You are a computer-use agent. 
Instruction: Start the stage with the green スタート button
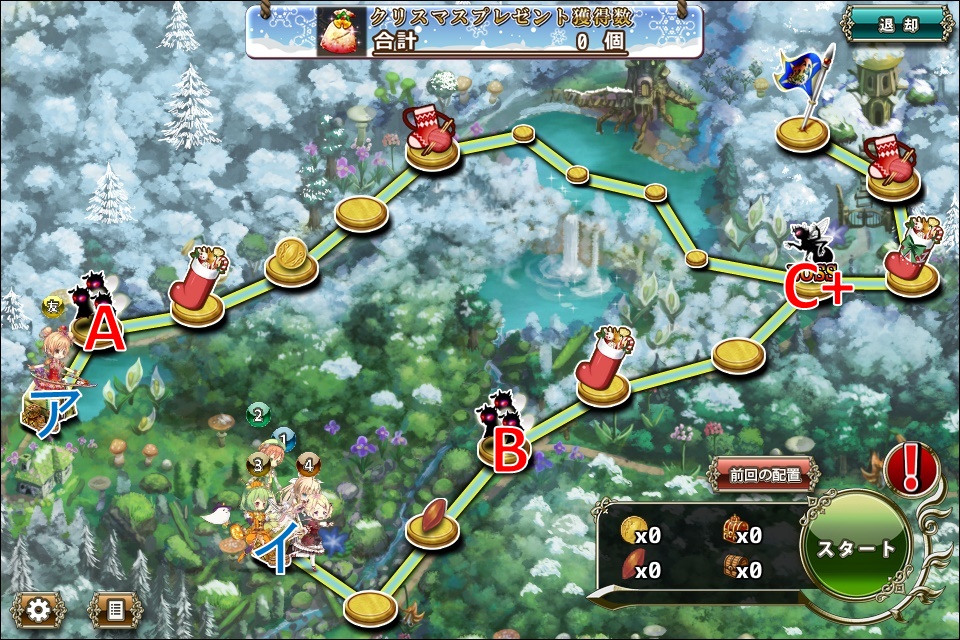point(857,549)
